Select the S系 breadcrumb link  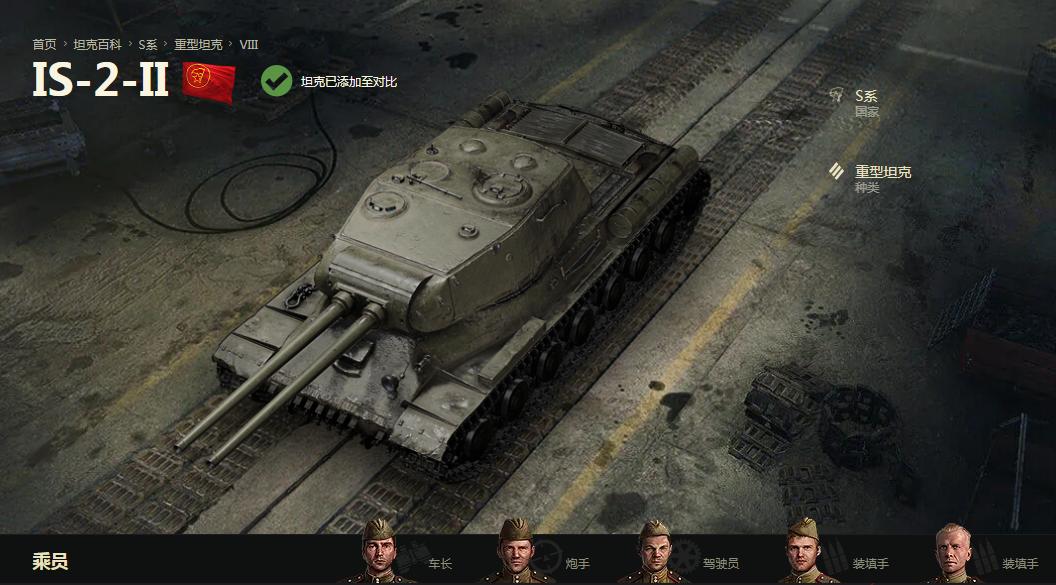(148, 45)
